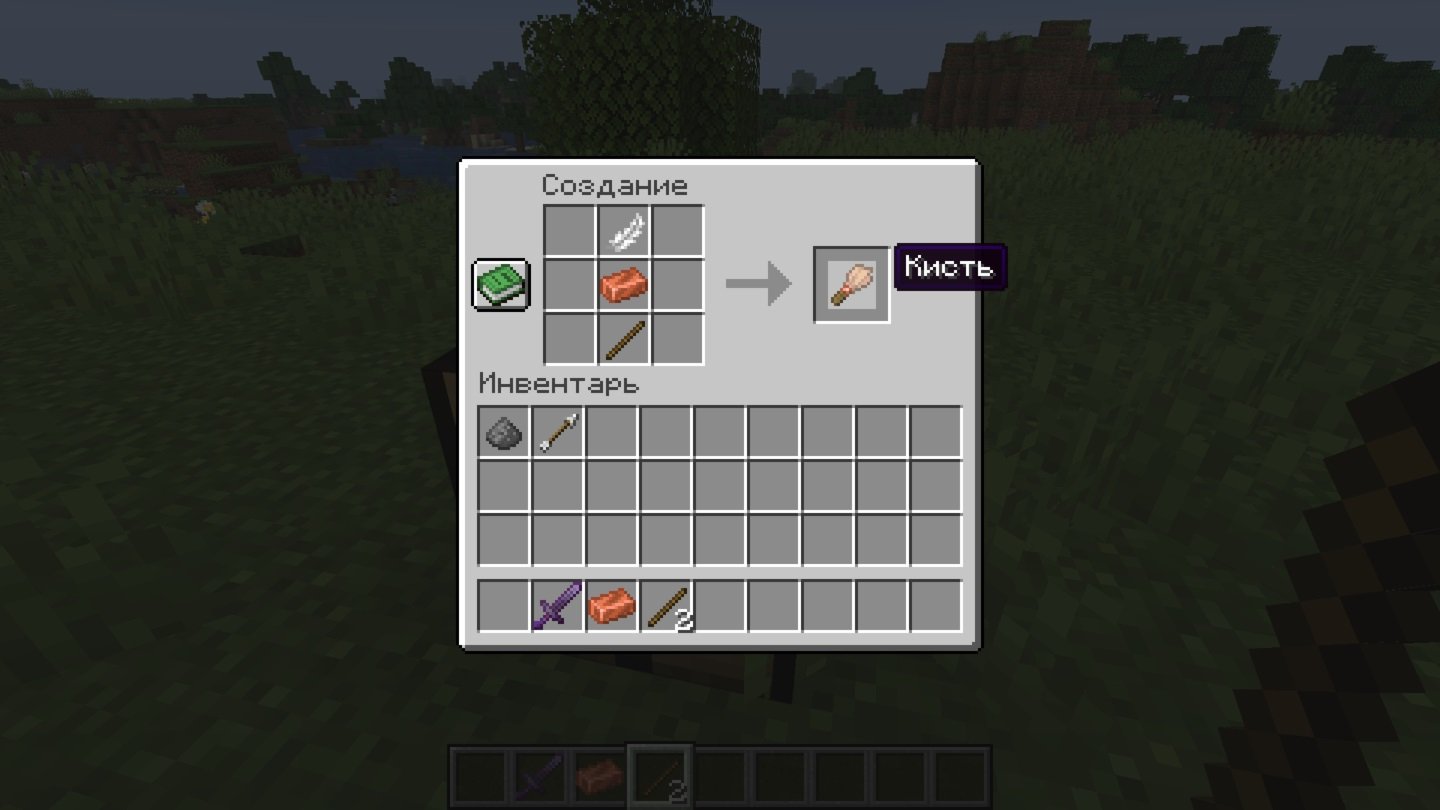Select the copper ingot in the crafting grid
The image size is (1440, 810).
pos(624,286)
